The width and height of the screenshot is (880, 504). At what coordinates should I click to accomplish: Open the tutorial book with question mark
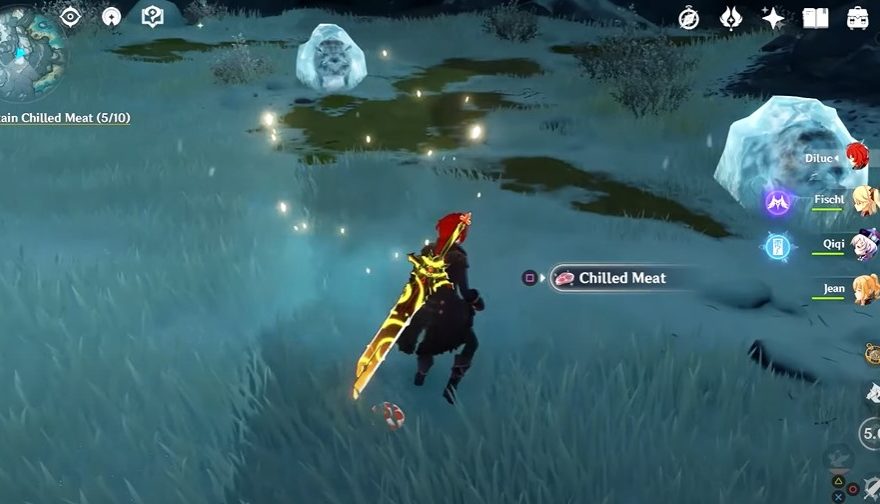(x=152, y=16)
